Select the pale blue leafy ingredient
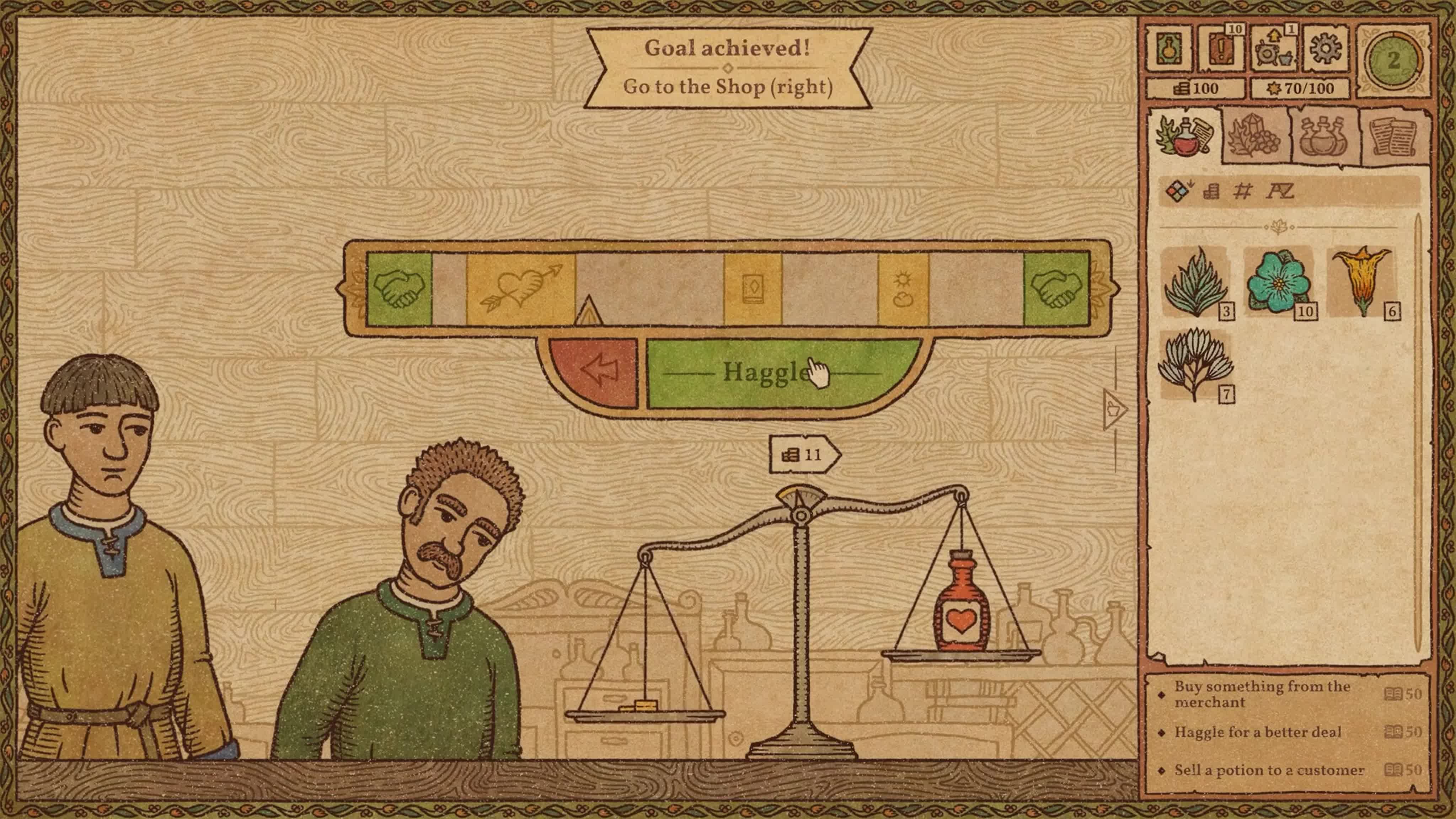Viewport: 1456px width, 819px height. click(x=1194, y=365)
